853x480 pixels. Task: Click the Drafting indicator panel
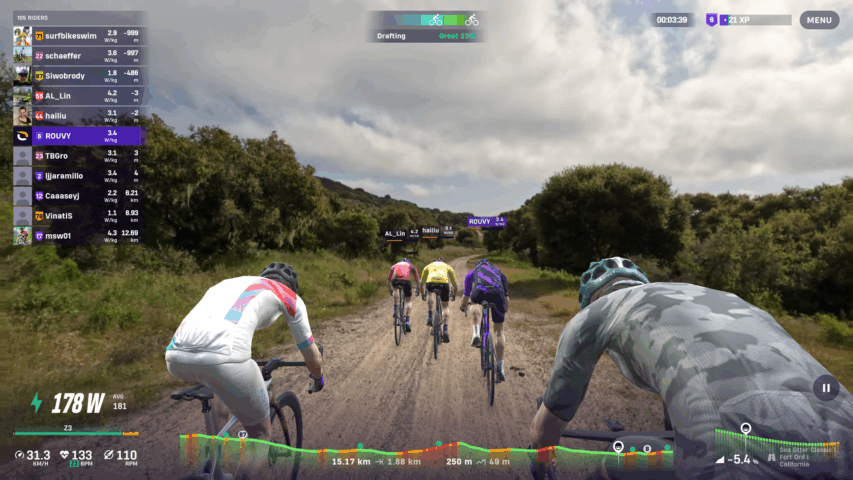(x=427, y=27)
